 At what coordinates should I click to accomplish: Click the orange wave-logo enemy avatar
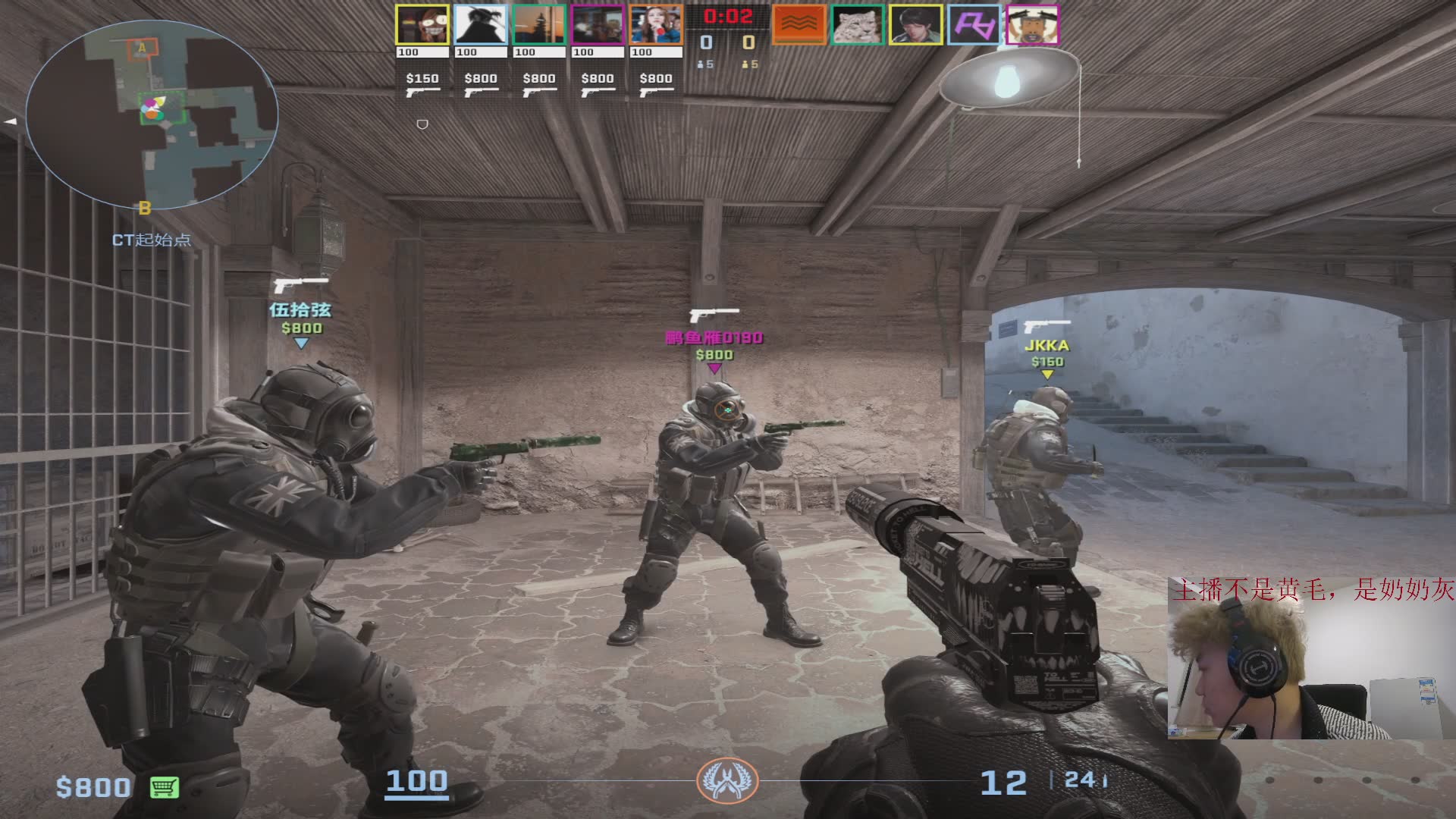coord(799,24)
